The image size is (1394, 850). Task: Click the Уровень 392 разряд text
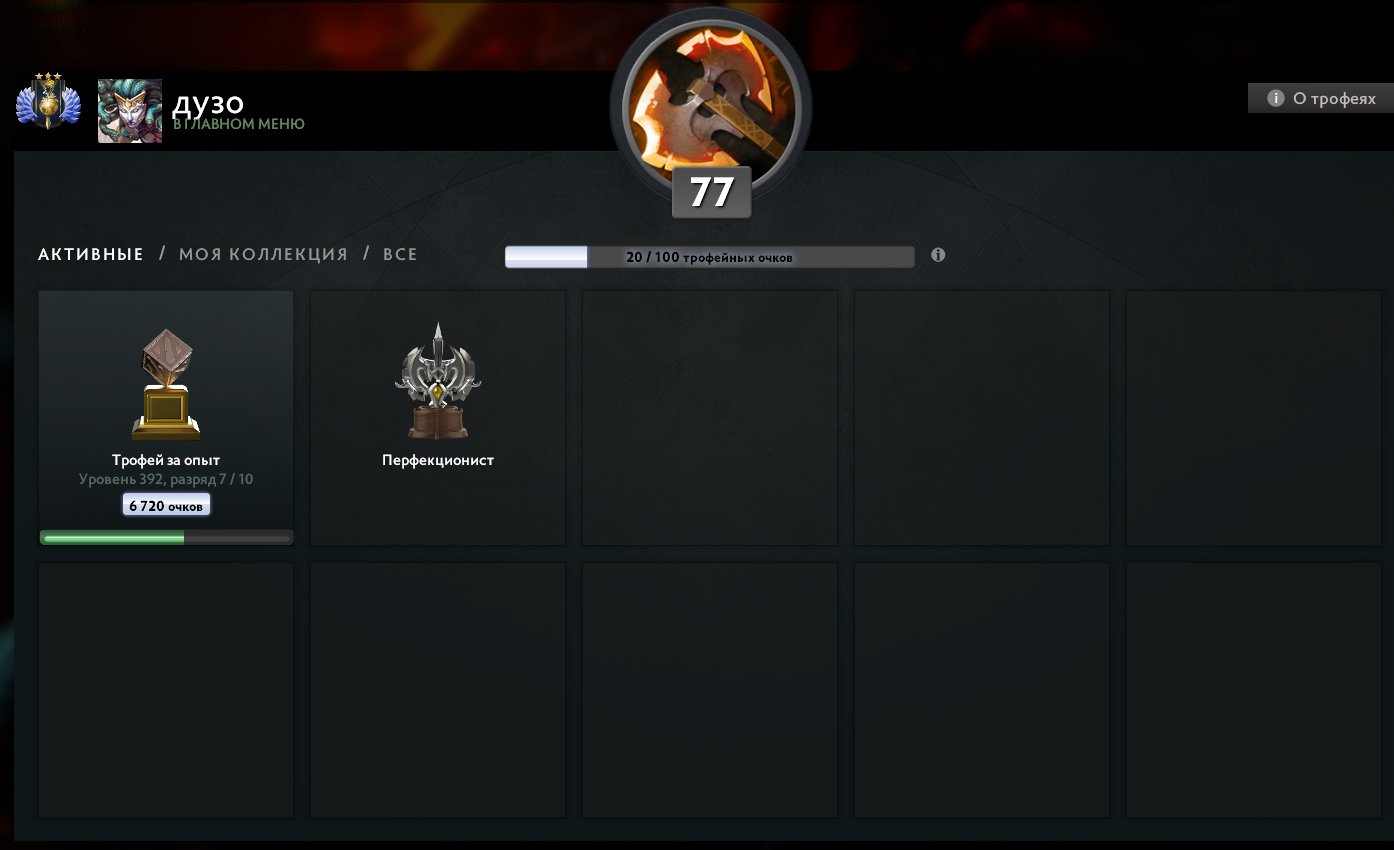[x=166, y=479]
